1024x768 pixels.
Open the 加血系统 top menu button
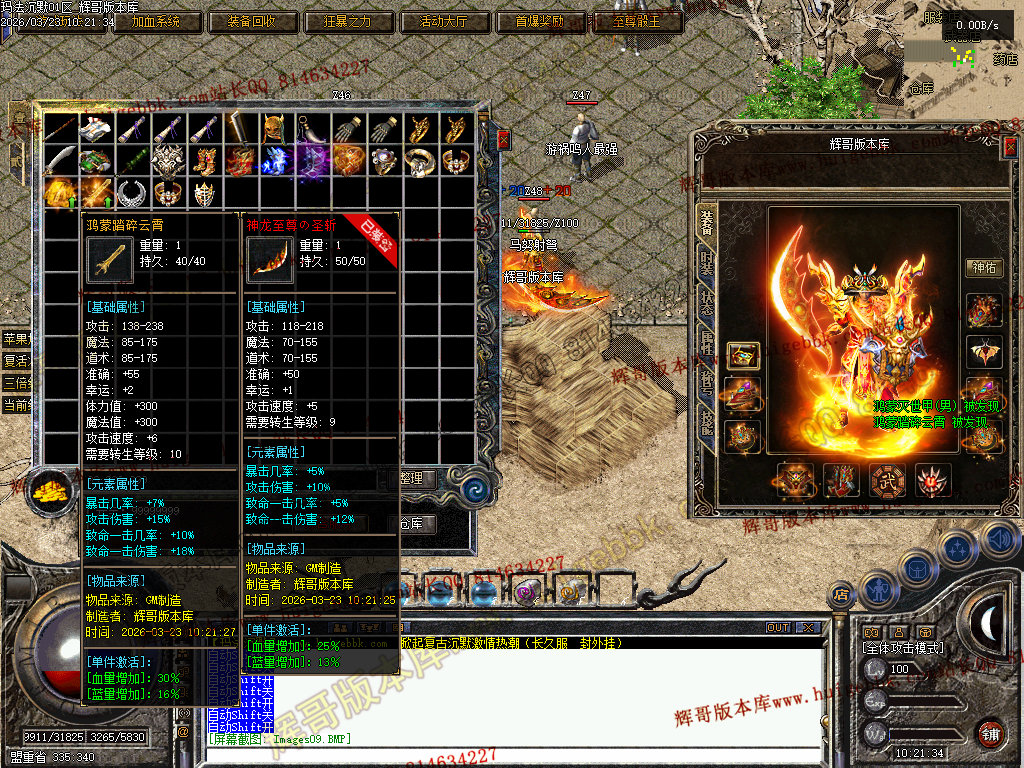tap(156, 21)
